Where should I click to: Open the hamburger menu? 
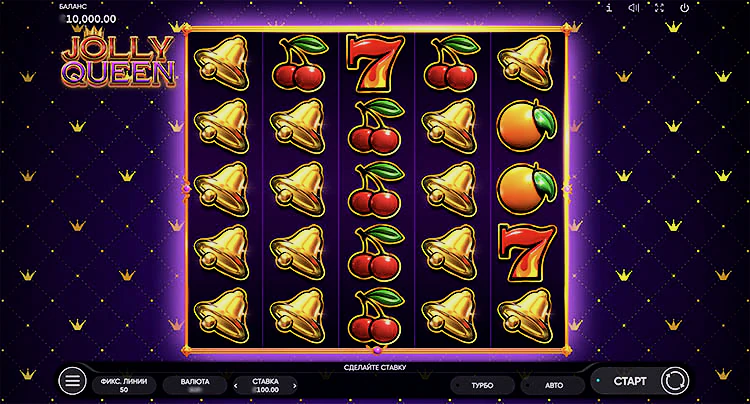(x=72, y=381)
